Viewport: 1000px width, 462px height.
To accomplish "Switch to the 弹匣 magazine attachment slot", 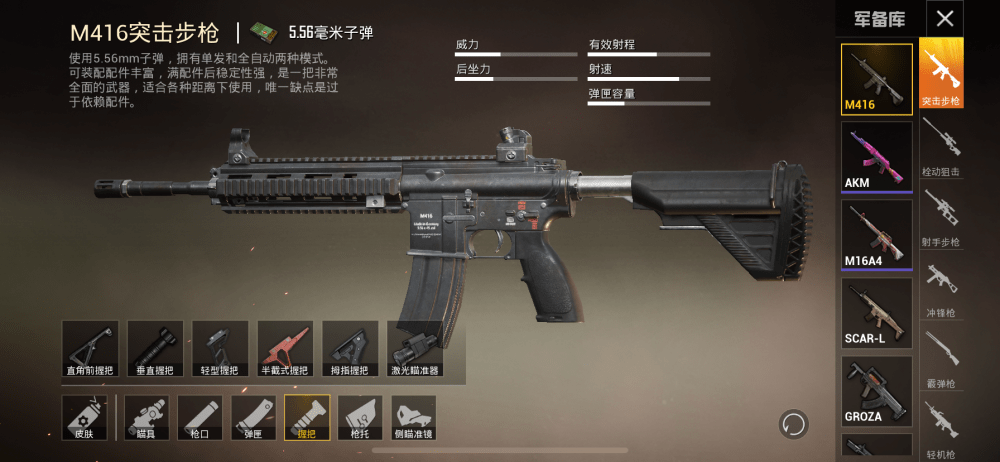I will (253, 417).
